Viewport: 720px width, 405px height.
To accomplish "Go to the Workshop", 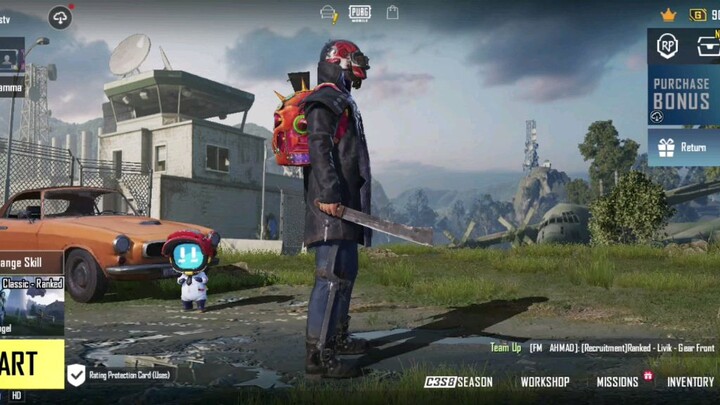I will tap(545, 382).
